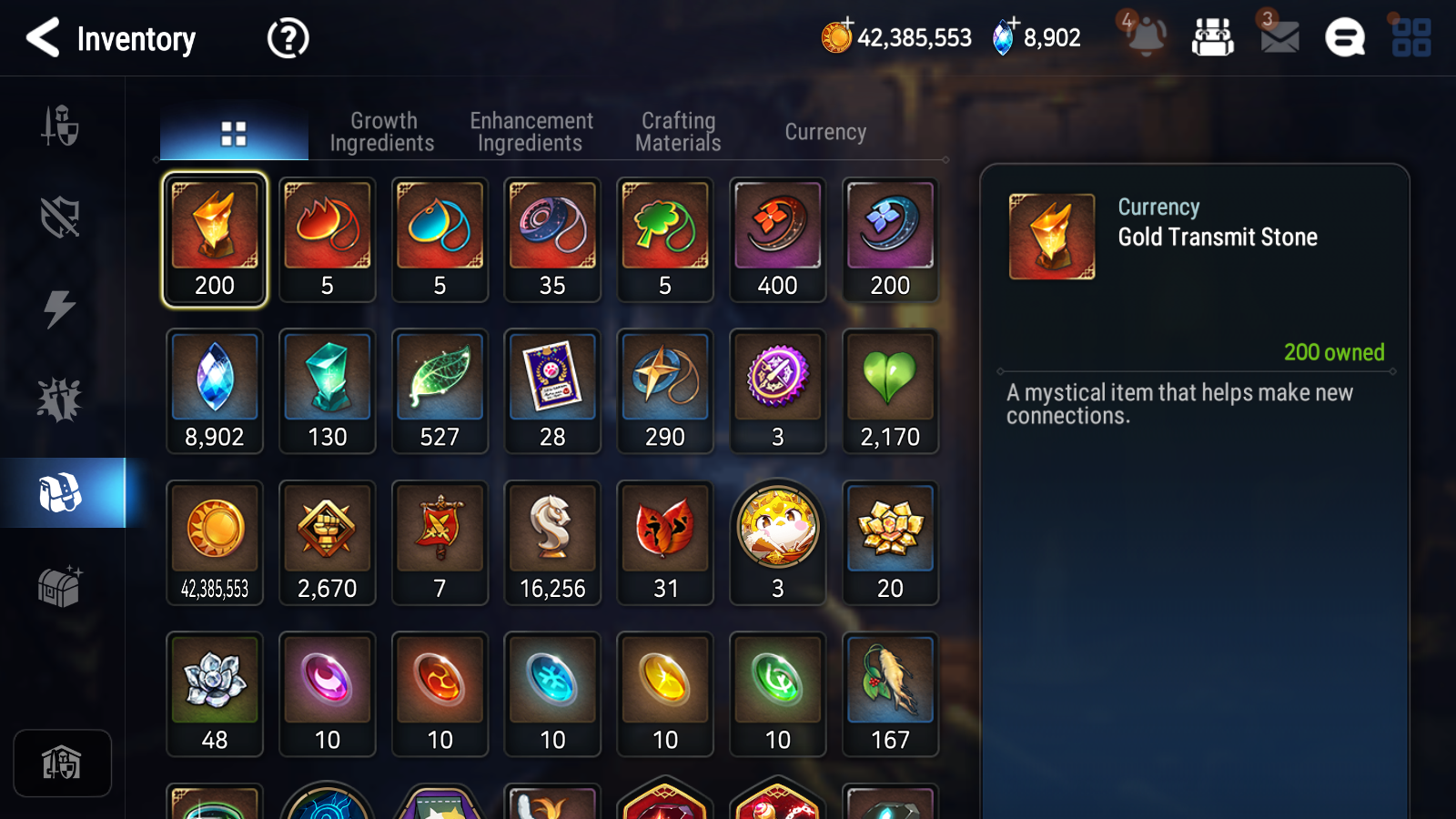
Task: Open the treasure chest section in the sidebar
Action: pyautogui.click(x=61, y=587)
